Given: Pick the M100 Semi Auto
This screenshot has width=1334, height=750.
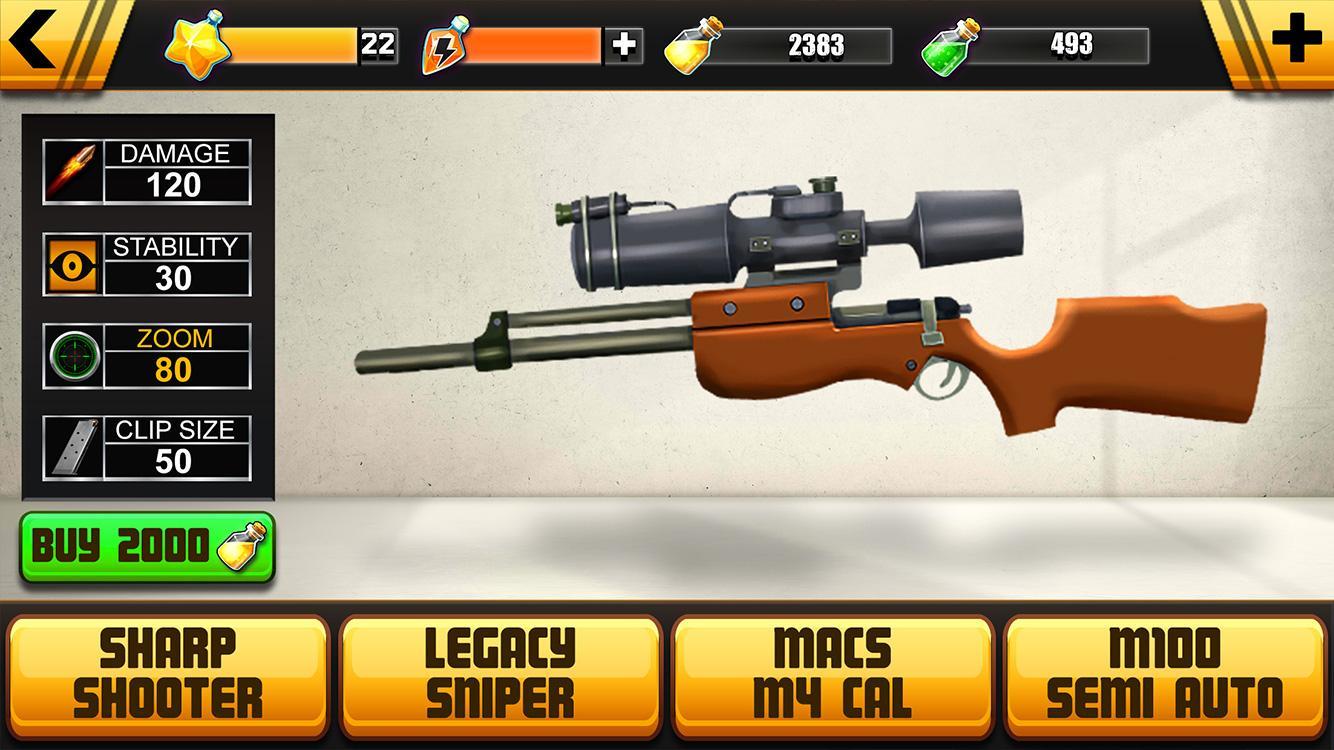Looking at the screenshot, I should pos(1165,673).
